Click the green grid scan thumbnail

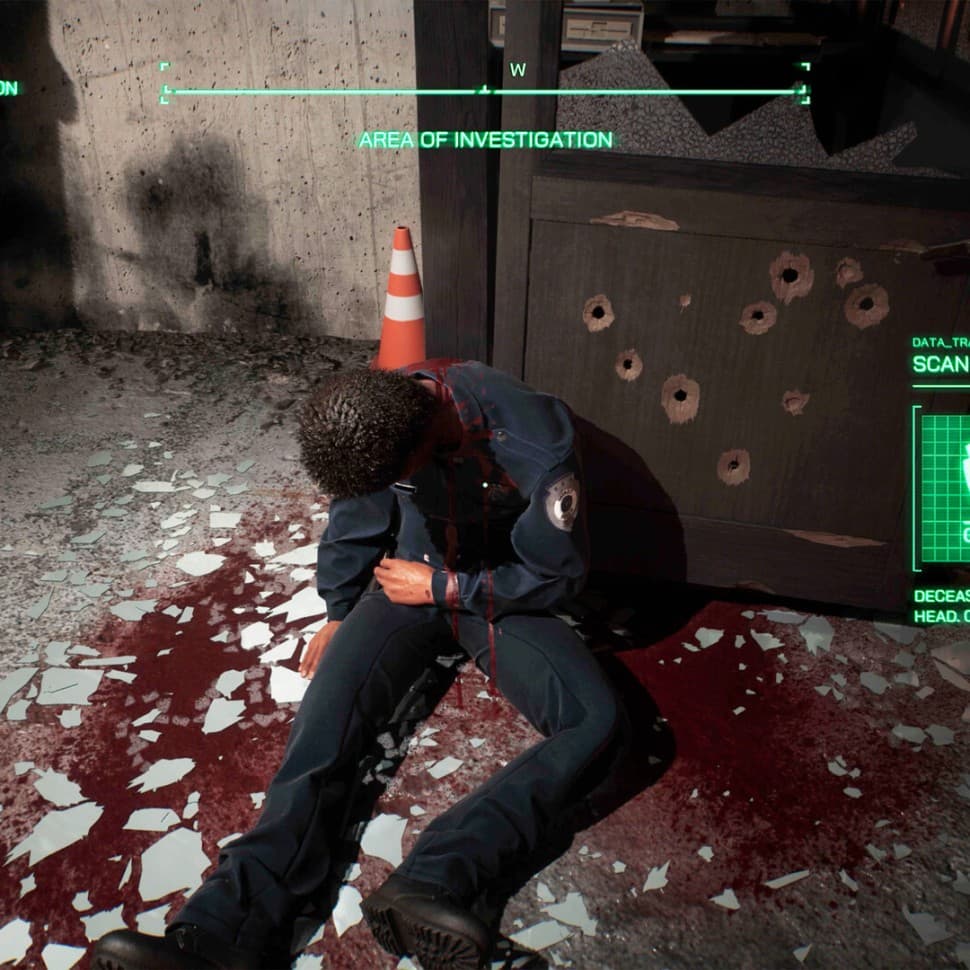pyautogui.click(x=945, y=488)
